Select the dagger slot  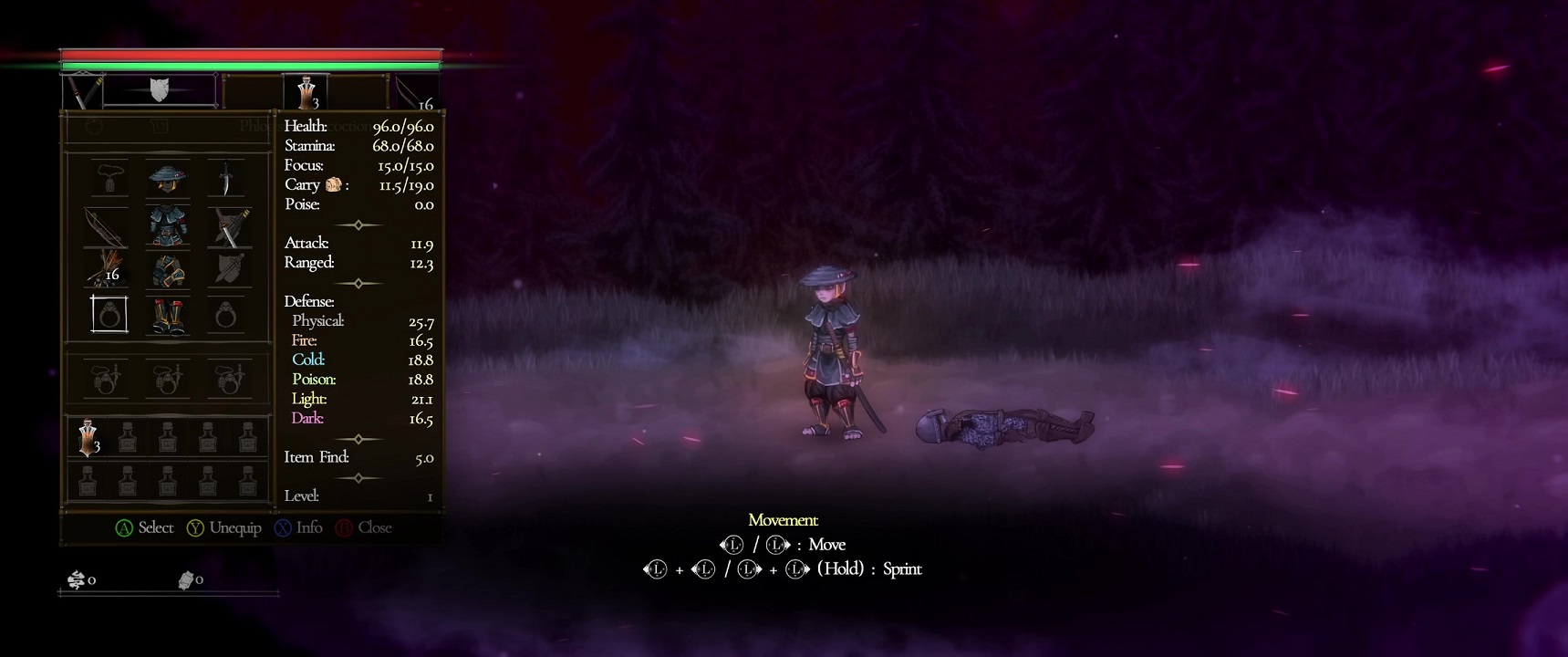point(226,178)
